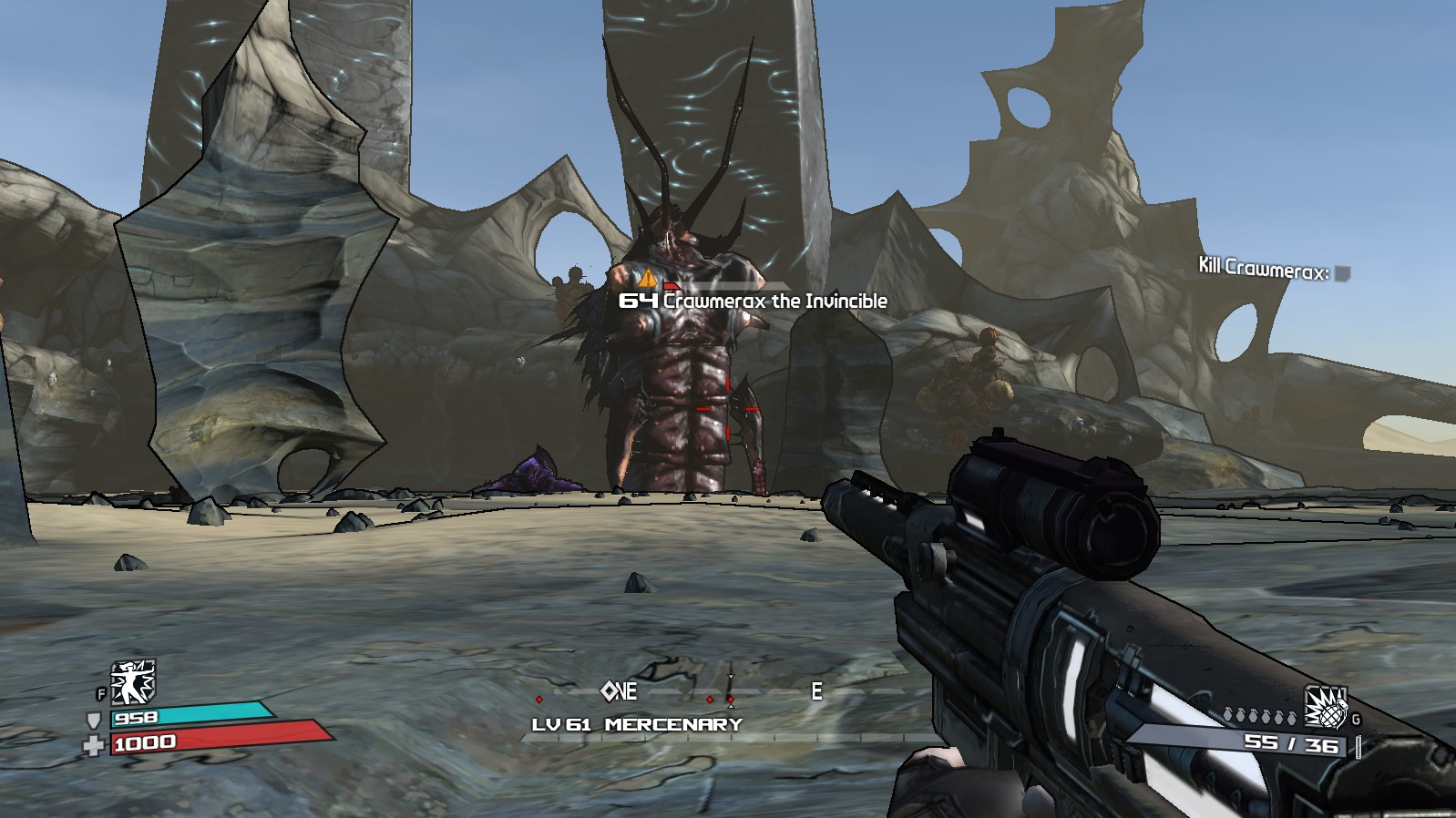Click the grenade mod icon labeled G

pos(1326,709)
